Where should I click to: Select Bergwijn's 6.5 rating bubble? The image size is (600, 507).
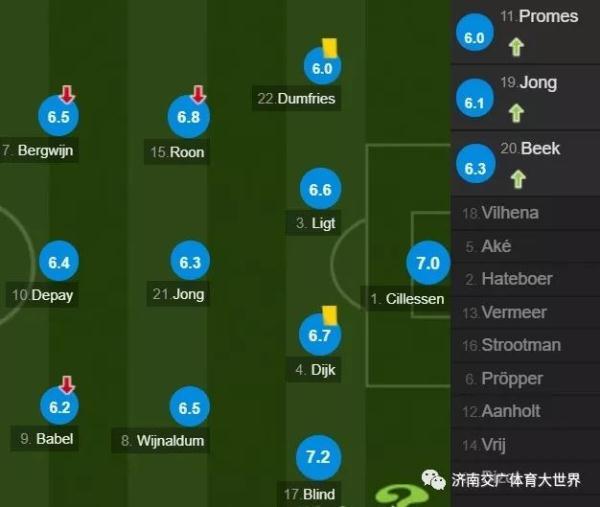coord(58,117)
